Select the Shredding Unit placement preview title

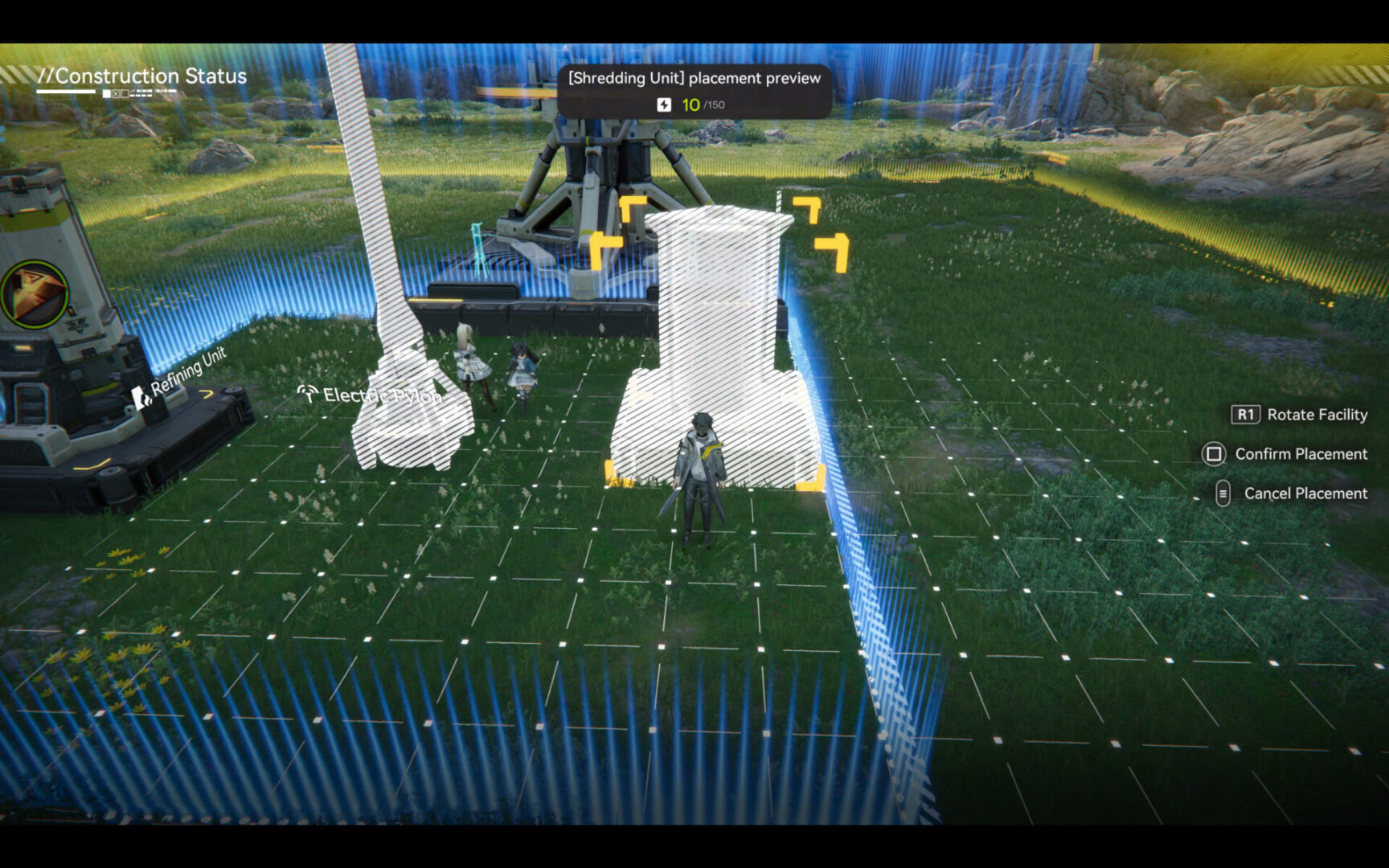[693, 78]
